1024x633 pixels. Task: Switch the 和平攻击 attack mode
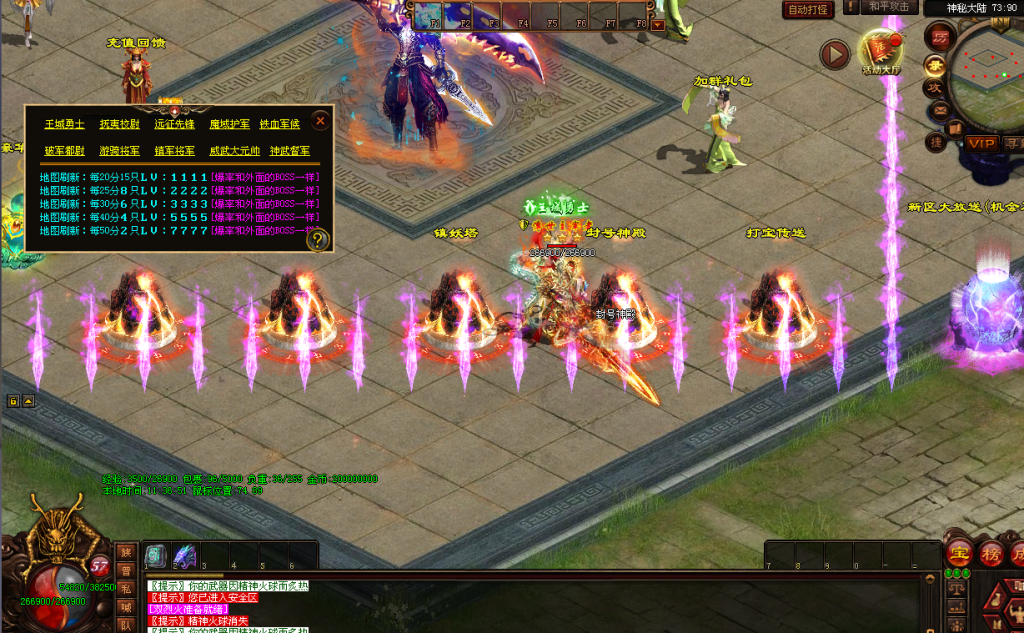coord(888,7)
